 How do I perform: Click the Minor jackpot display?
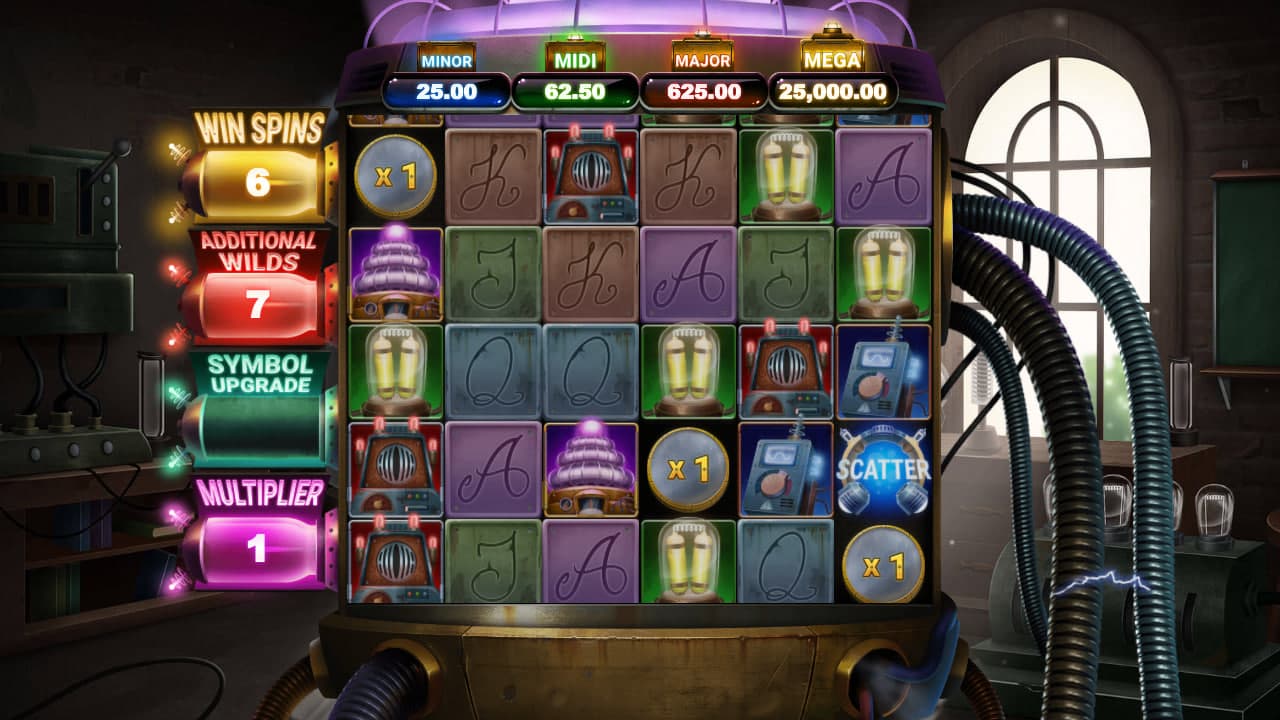click(x=446, y=92)
